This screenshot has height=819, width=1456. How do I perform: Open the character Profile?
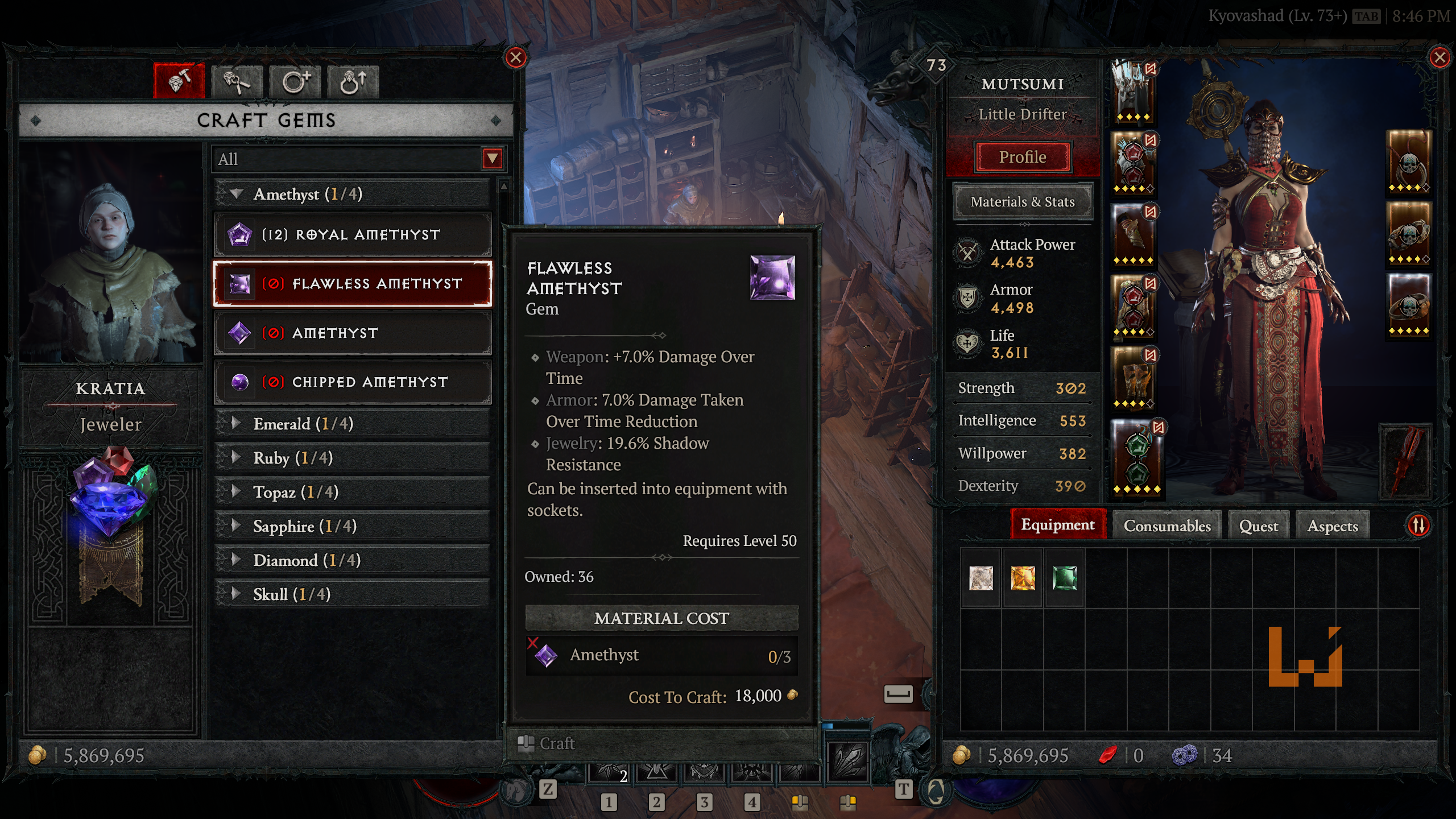point(1022,157)
